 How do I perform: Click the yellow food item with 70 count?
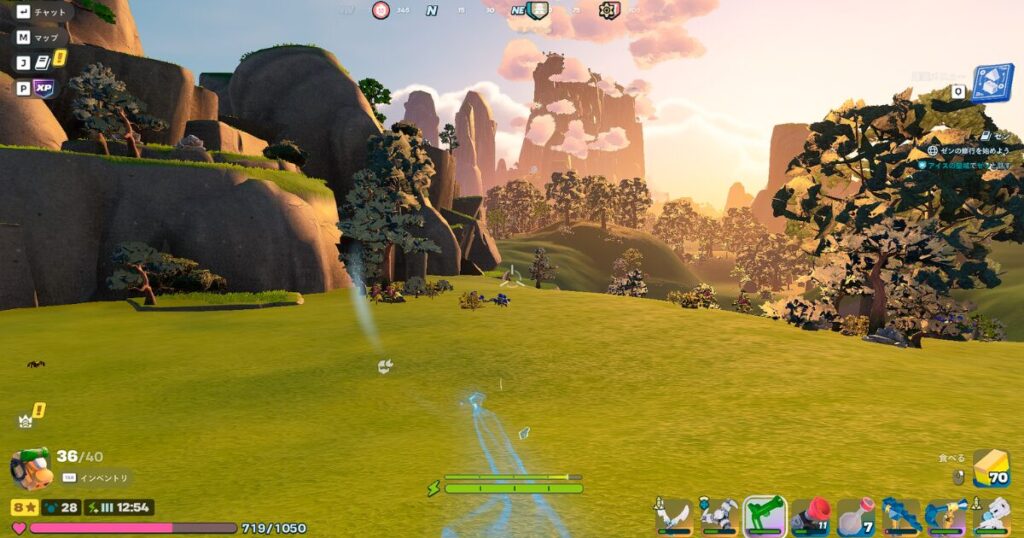coord(990,468)
